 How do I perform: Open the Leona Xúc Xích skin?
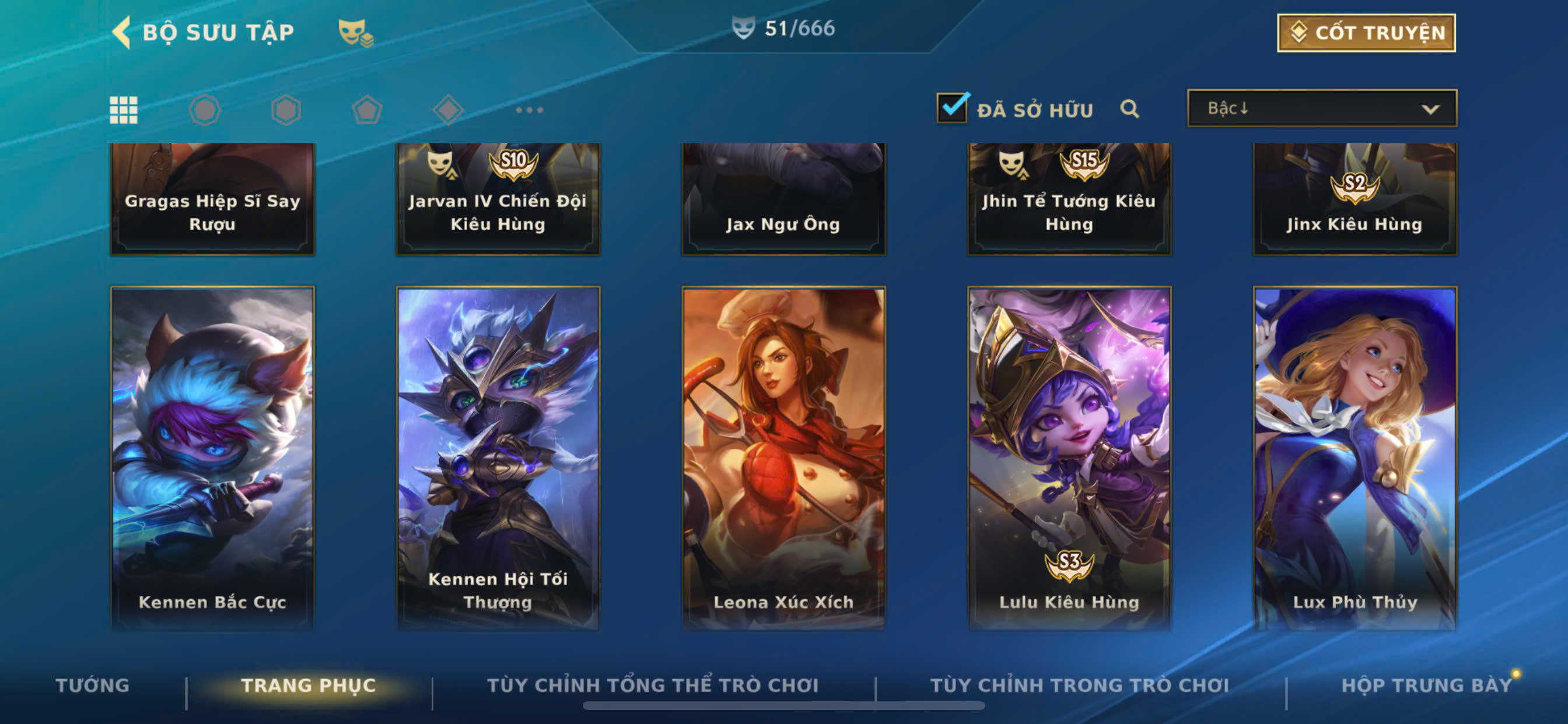point(783,456)
